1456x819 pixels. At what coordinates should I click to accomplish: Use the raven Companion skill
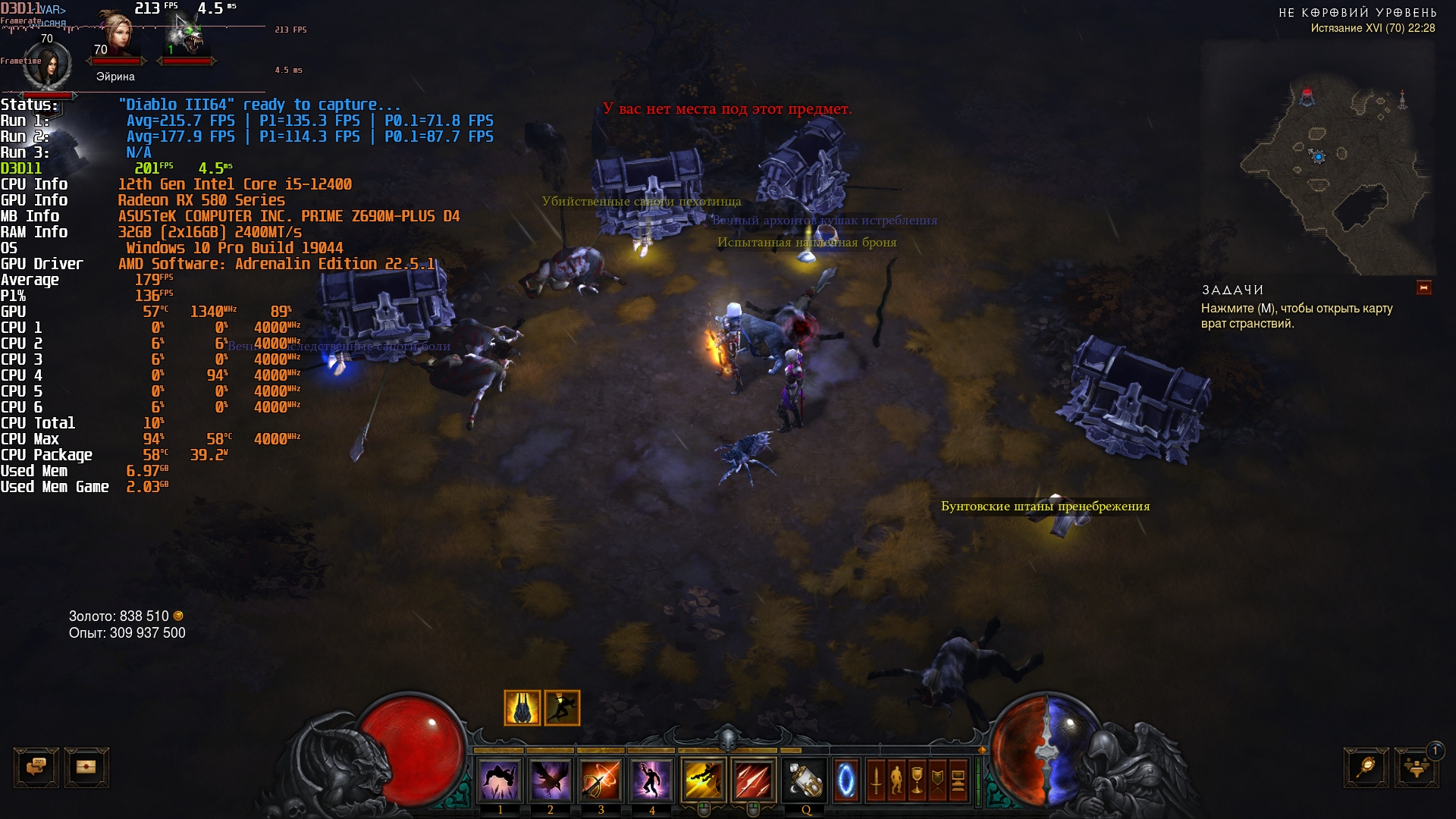click(x=551, y=780)
